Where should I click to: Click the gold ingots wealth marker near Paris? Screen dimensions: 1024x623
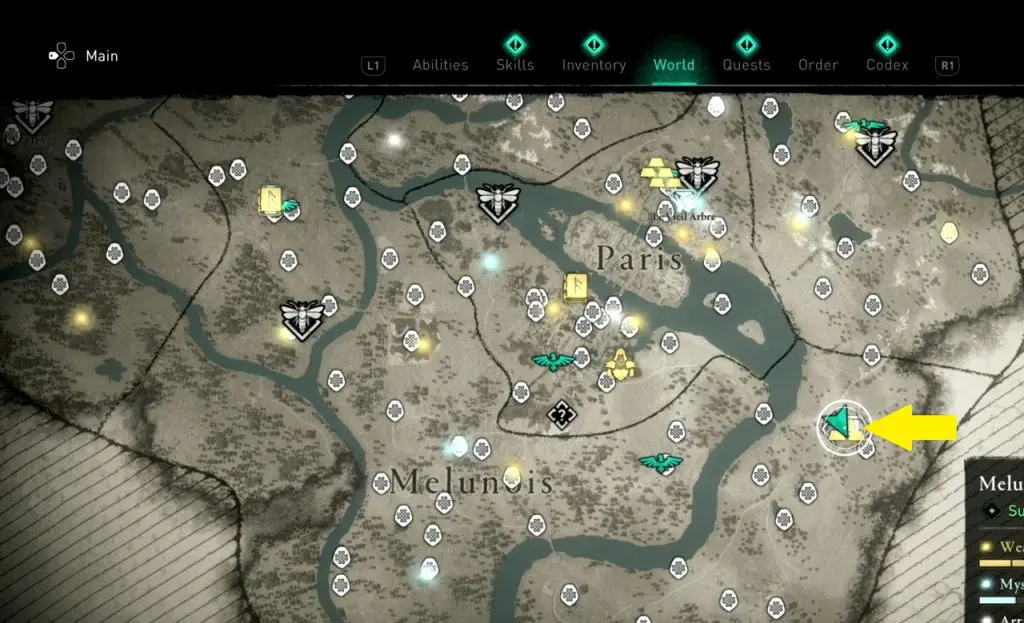point(659,174)
